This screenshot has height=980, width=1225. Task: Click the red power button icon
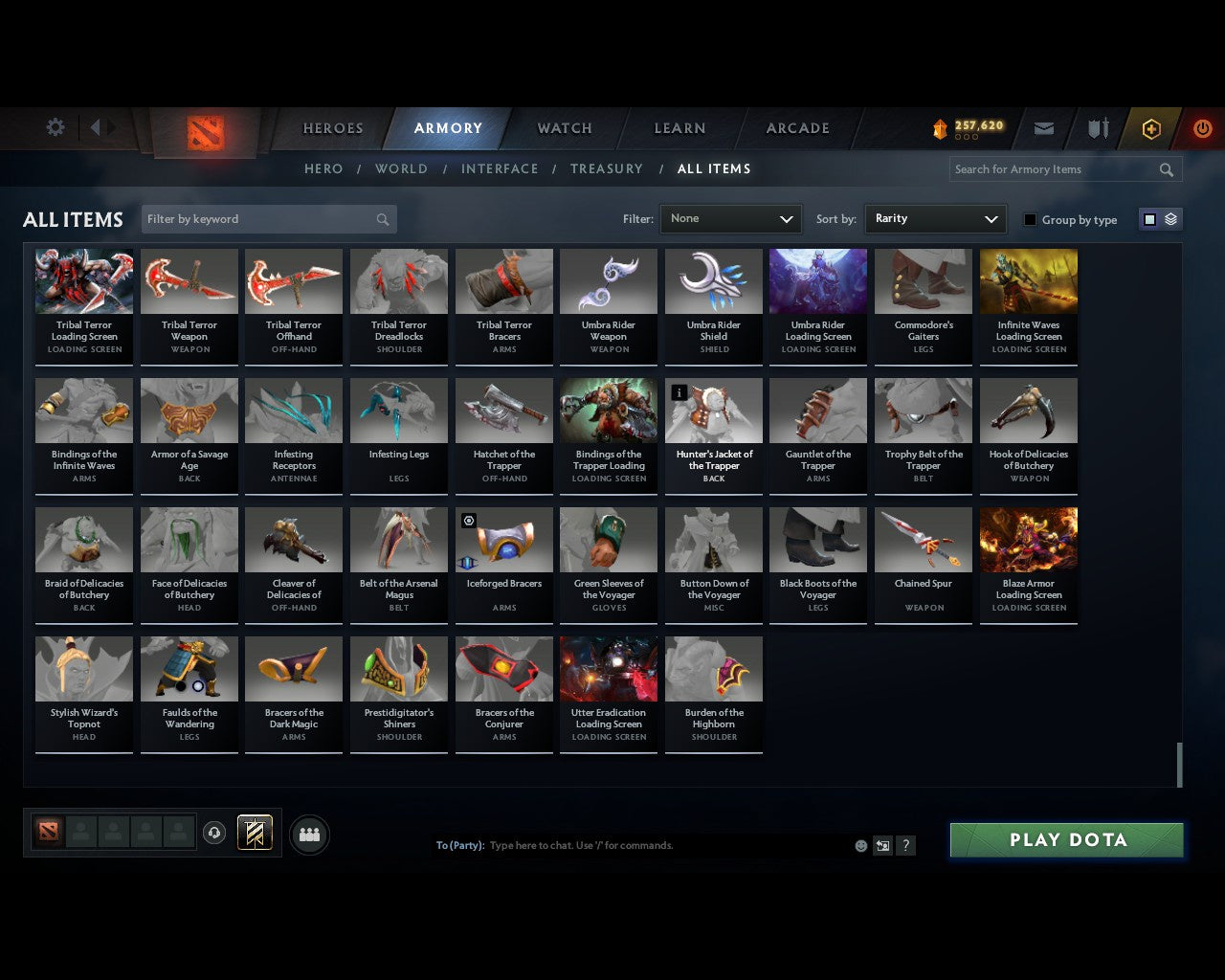click(x=1202, y=127)
